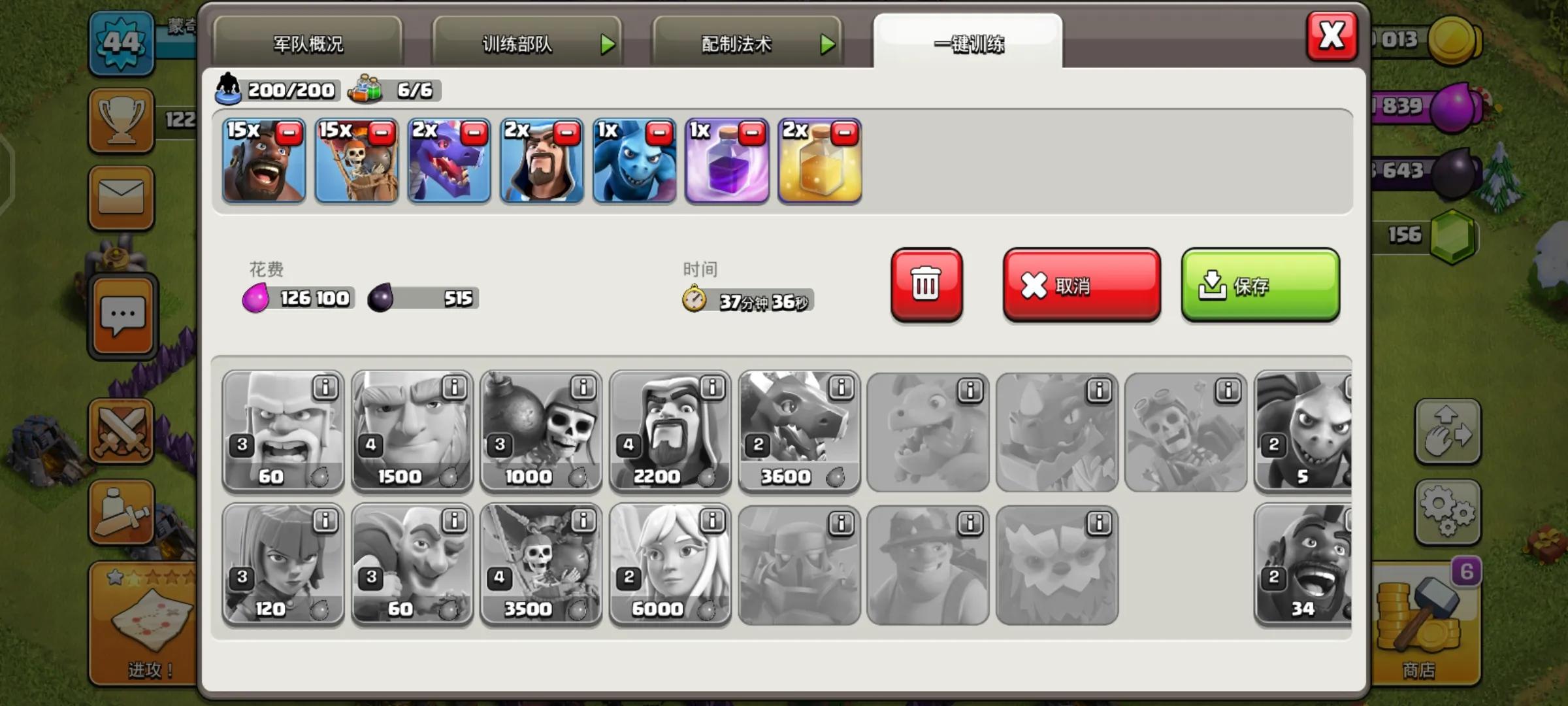Open the chat speech bubble panel
The width and height of the screenshot is (1568, 706).
pos(123,317)
